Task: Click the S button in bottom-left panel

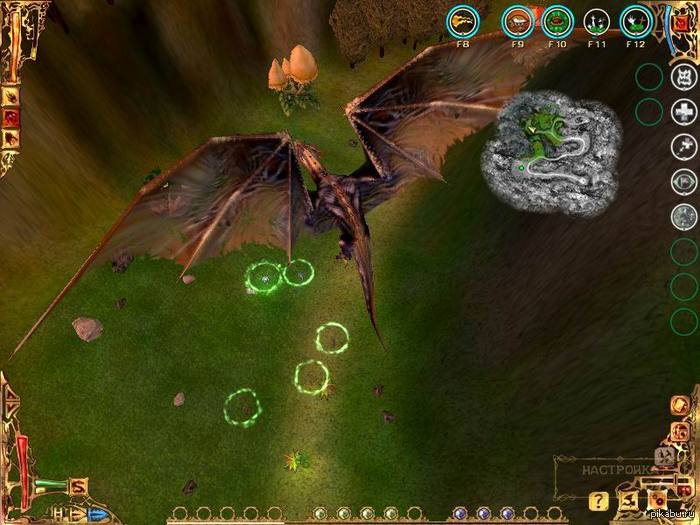Action: click(x=78, y=487)
